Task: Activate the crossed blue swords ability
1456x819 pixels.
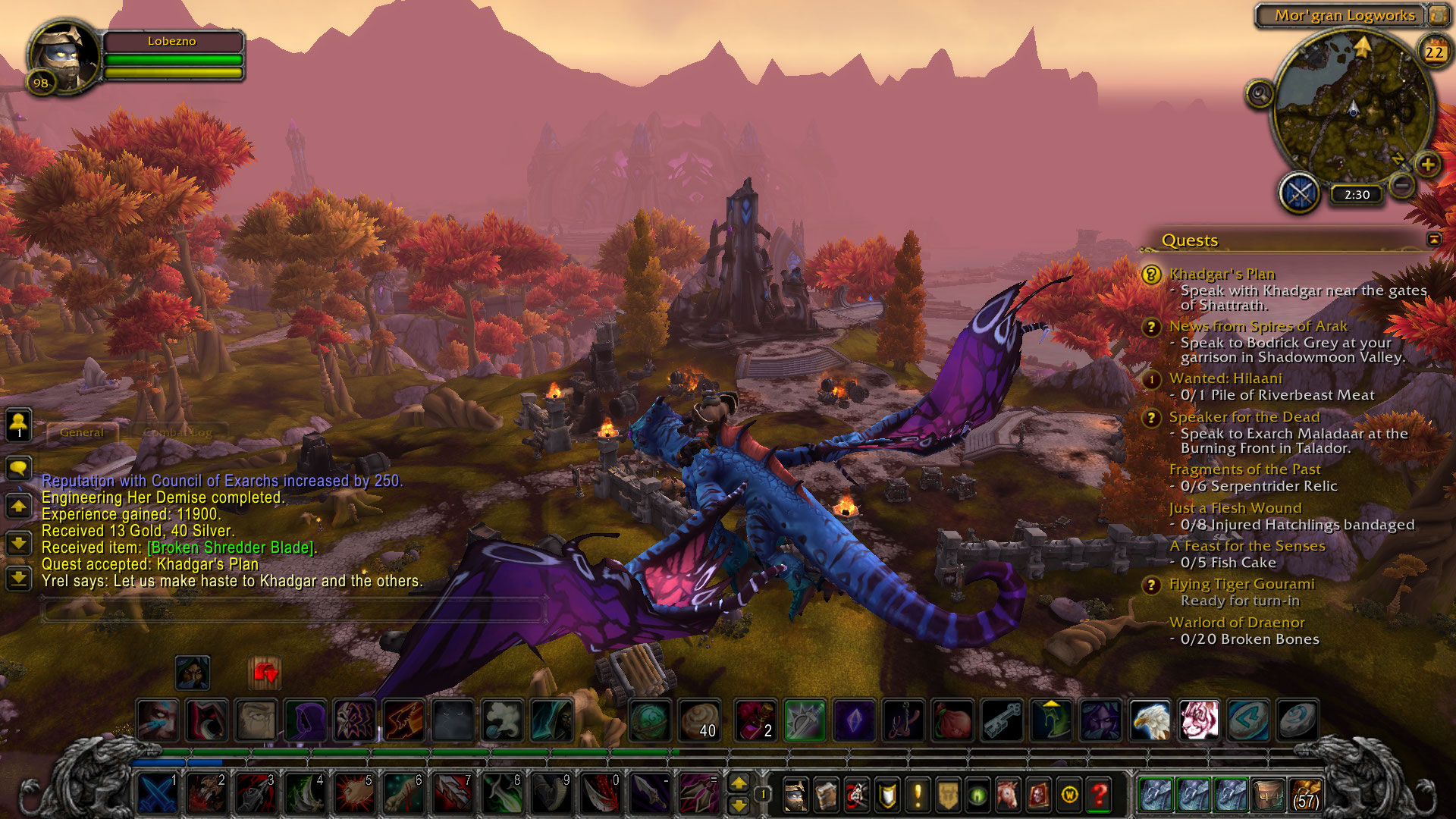Action: (157, 794)
